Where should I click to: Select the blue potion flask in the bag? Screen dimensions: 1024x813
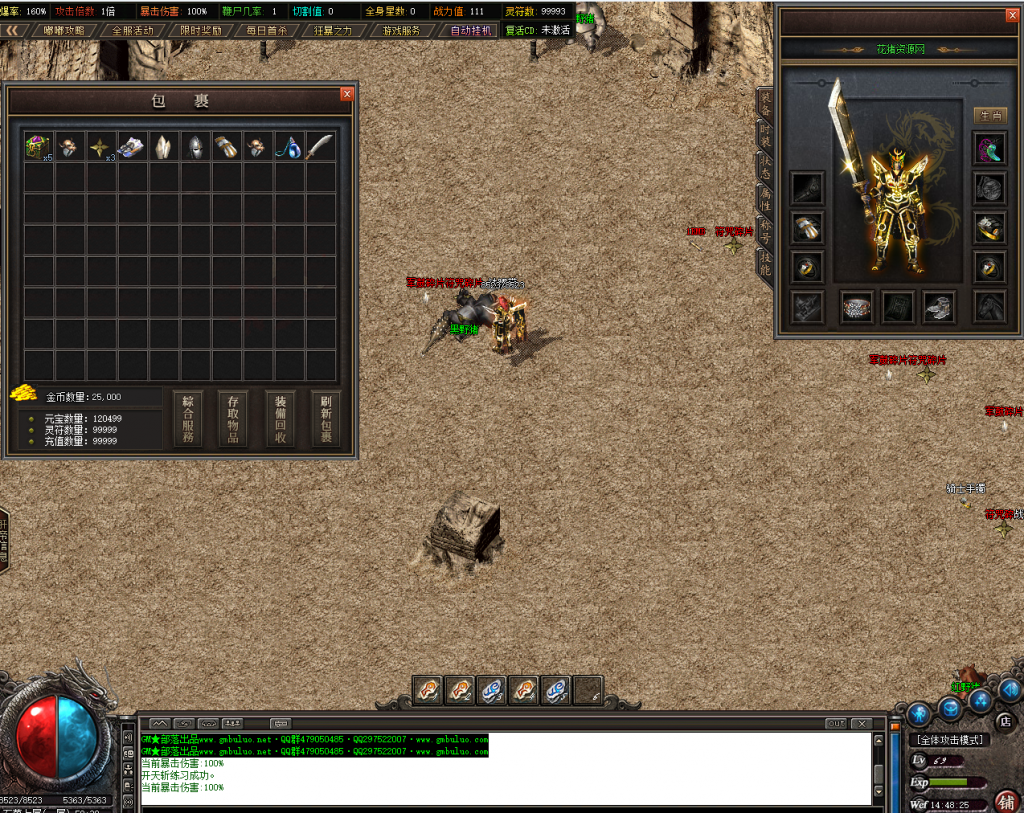tap(288, 147)
